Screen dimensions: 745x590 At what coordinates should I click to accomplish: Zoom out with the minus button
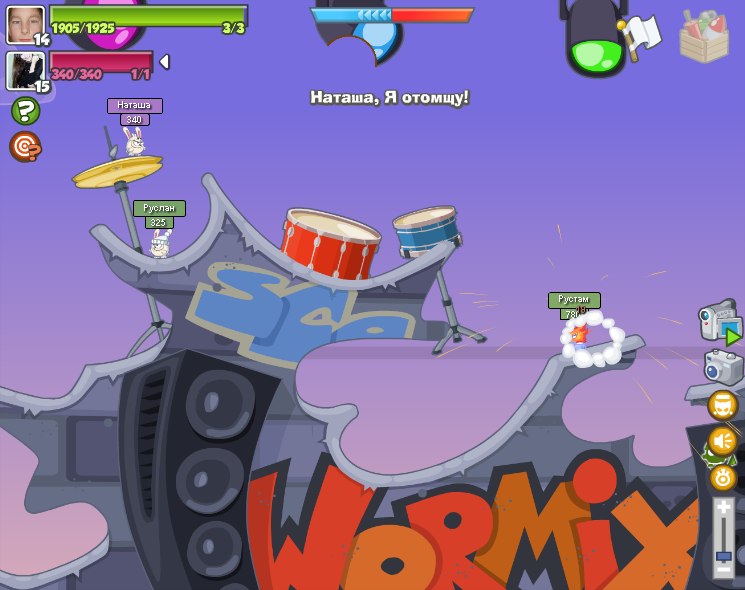723,570
